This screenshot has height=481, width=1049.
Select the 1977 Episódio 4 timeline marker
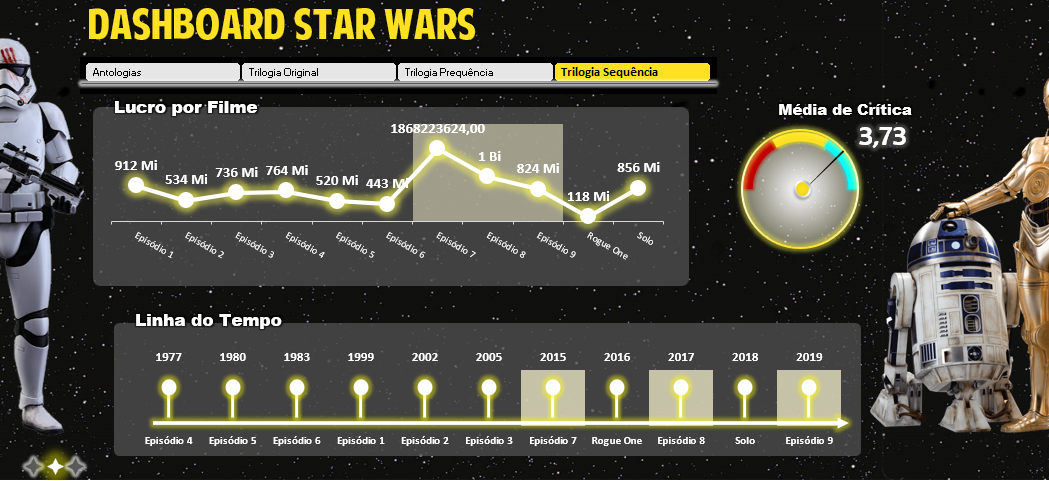[169, 388]
